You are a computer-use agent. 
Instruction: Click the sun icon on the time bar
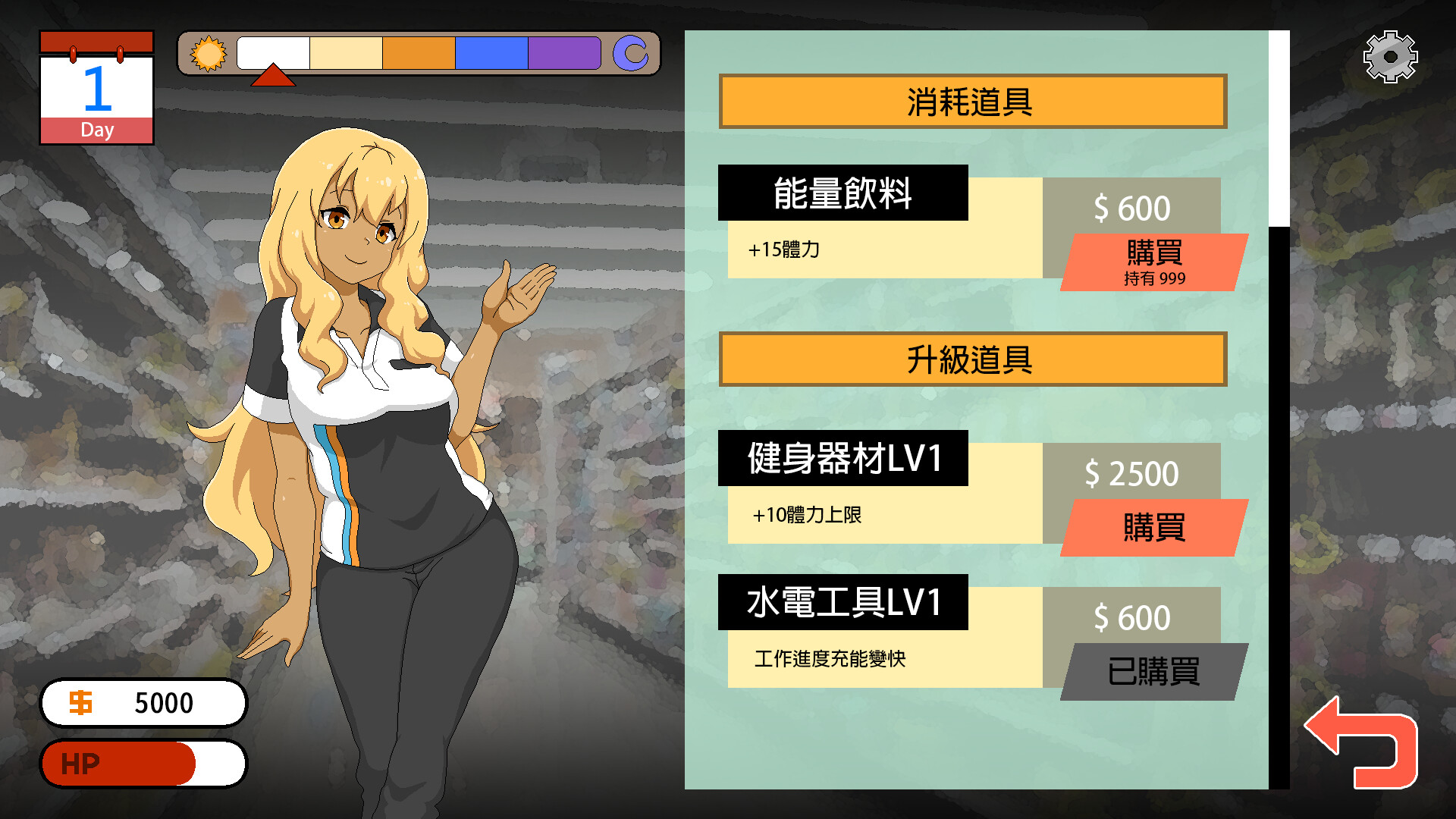(x=210, y=55)
